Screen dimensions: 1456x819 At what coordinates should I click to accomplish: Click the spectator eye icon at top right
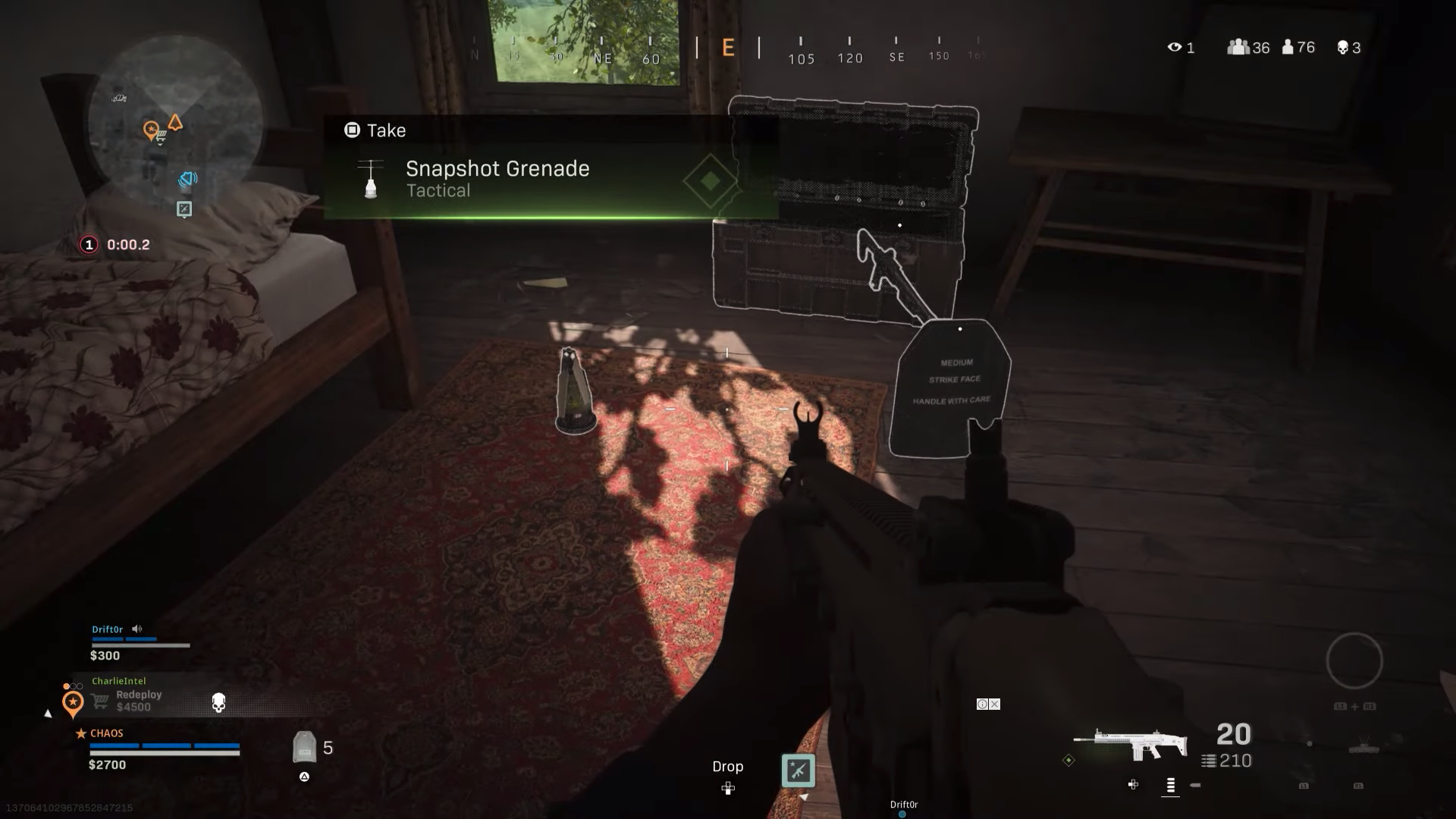coord(1174,47)
